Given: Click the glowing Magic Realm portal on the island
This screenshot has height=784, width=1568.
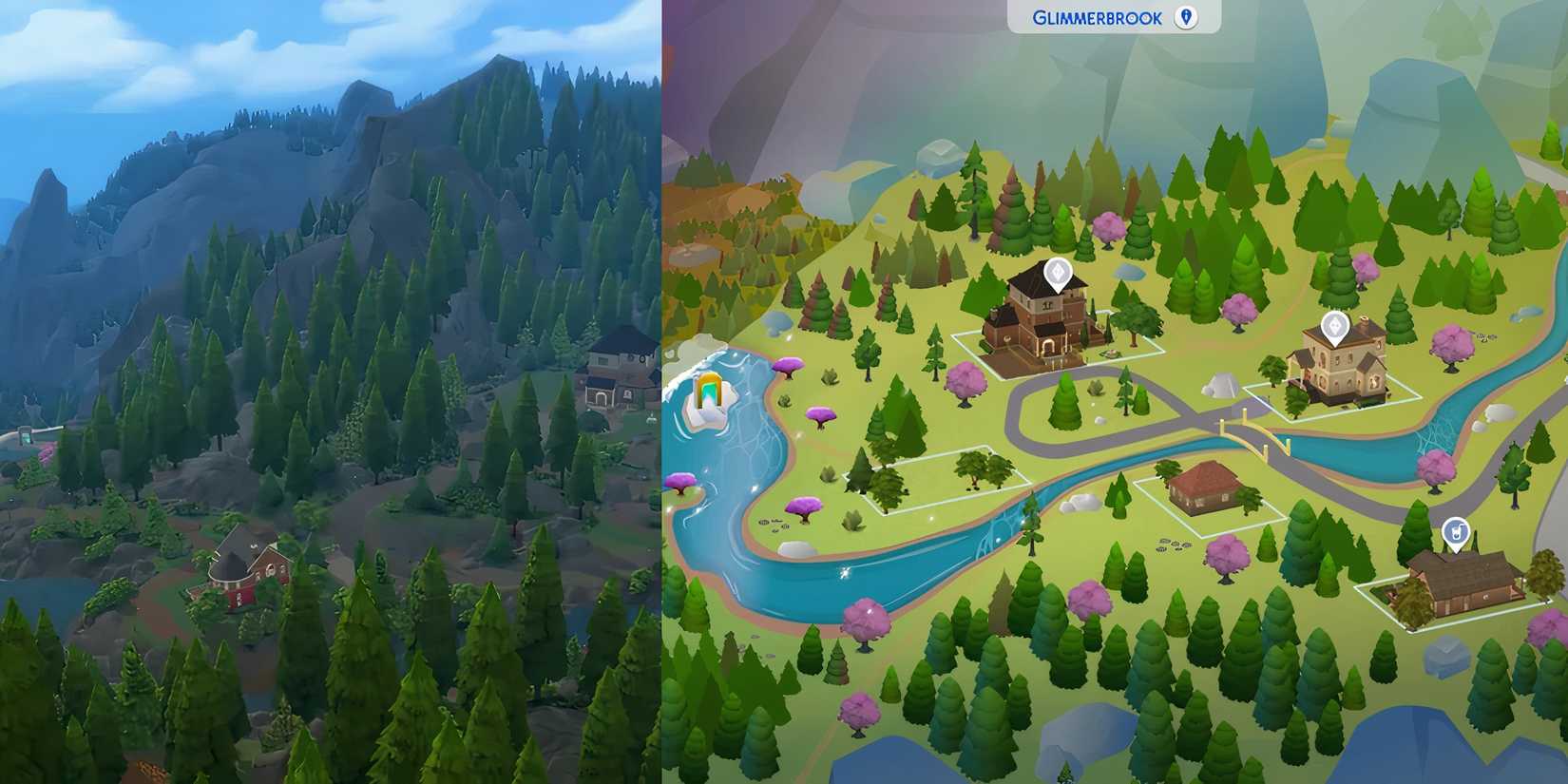Looking at the screenshot, I should tap(707, 390).
